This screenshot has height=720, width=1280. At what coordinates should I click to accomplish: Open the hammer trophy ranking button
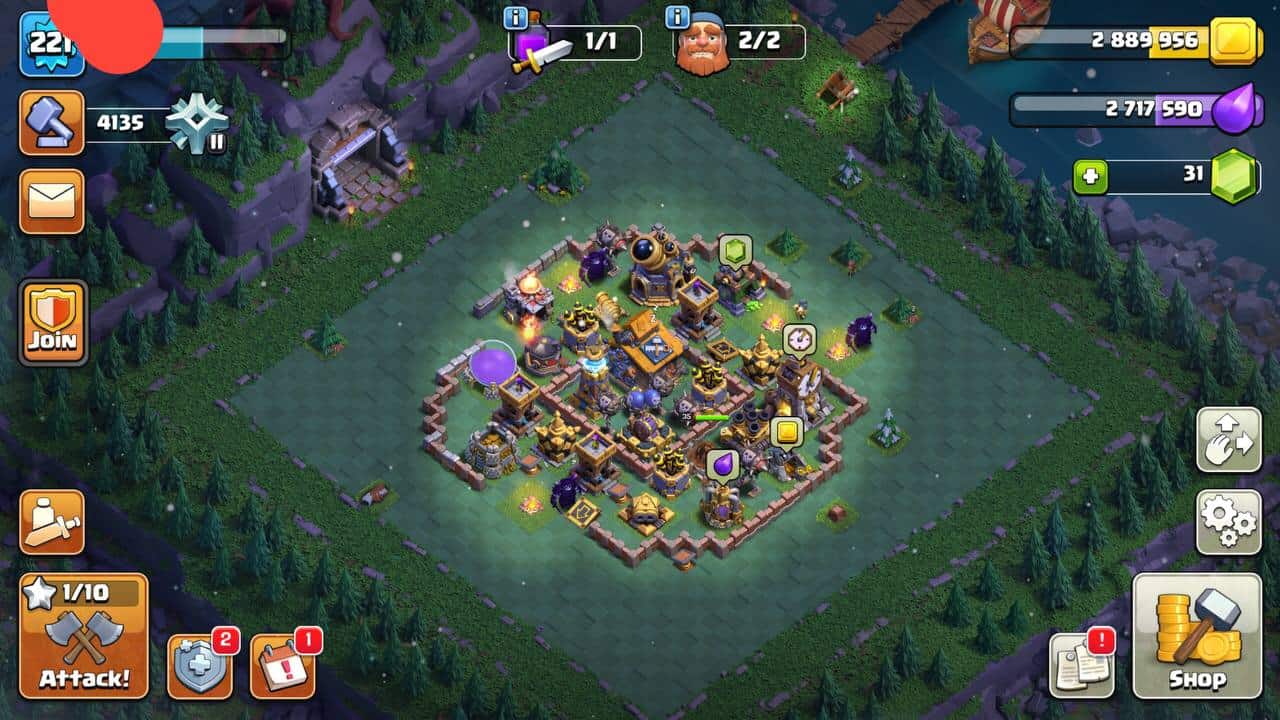coord(51,123)
